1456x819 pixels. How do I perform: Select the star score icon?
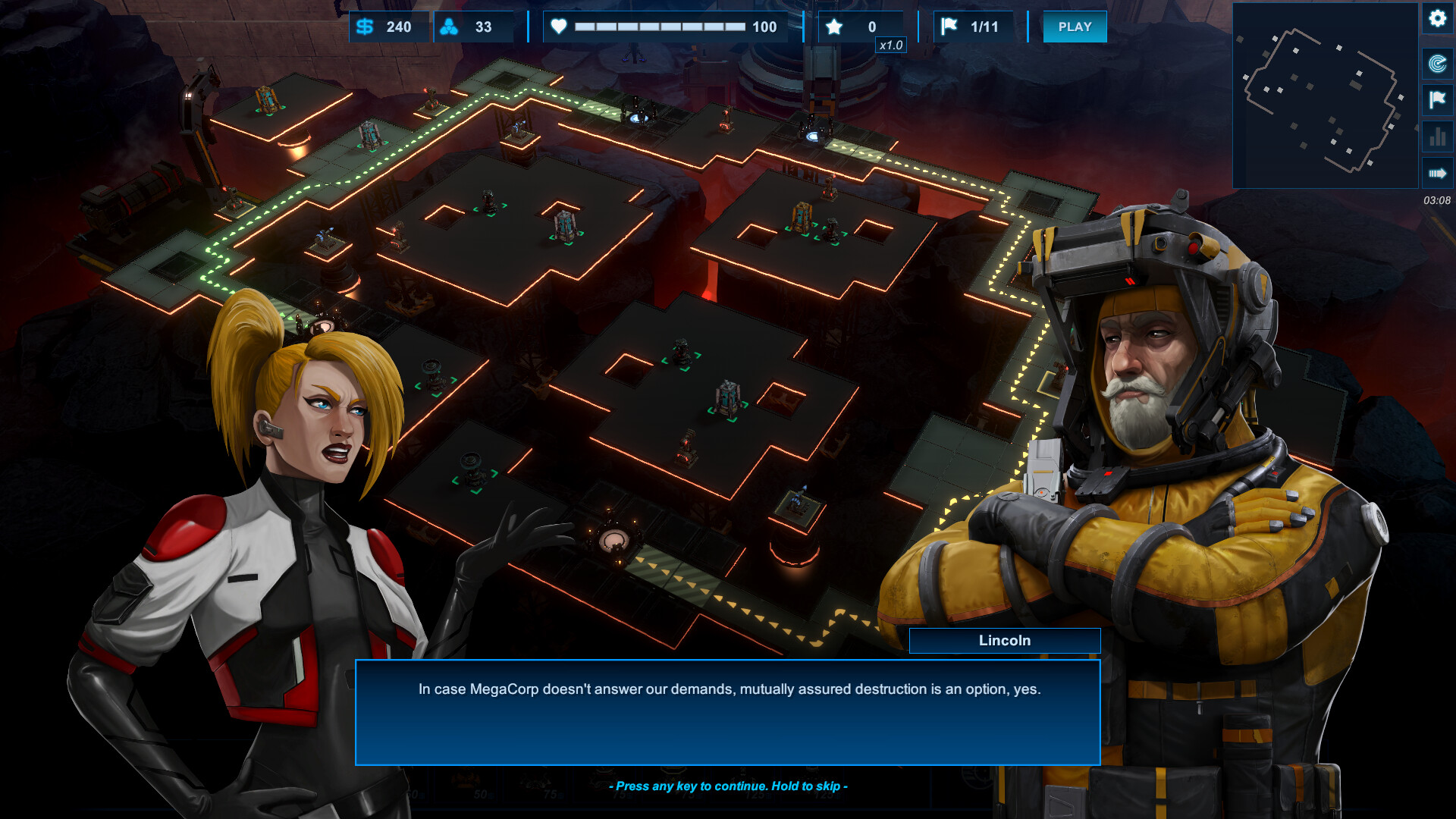[x=834, y=27]
